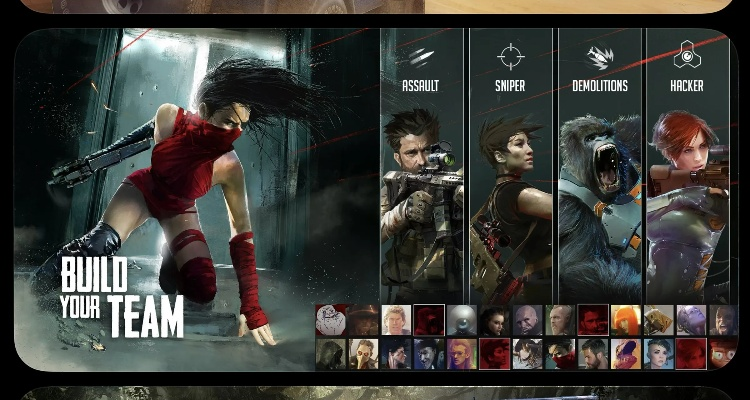Screen dimensions: 750x400
Task: Select the white troll-face meme portrait
Action: click(x=331, y=320)
